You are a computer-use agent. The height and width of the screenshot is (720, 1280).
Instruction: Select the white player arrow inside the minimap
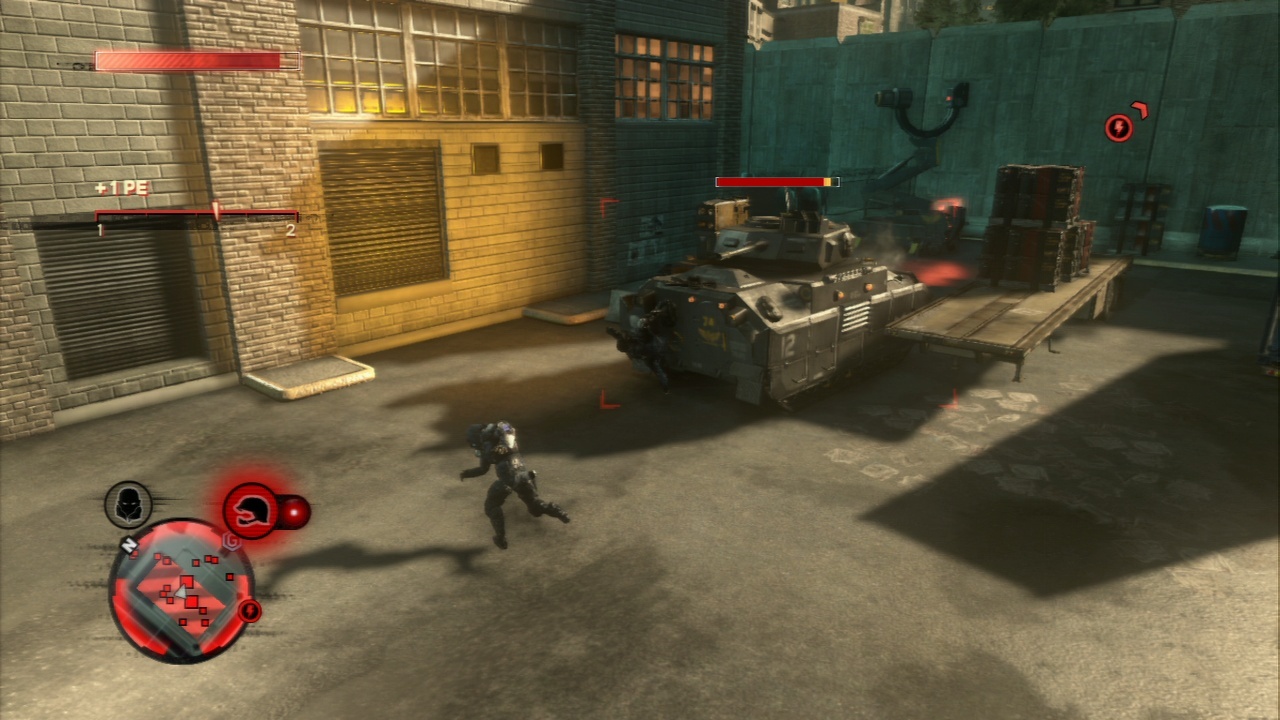[x=180, y=592]
